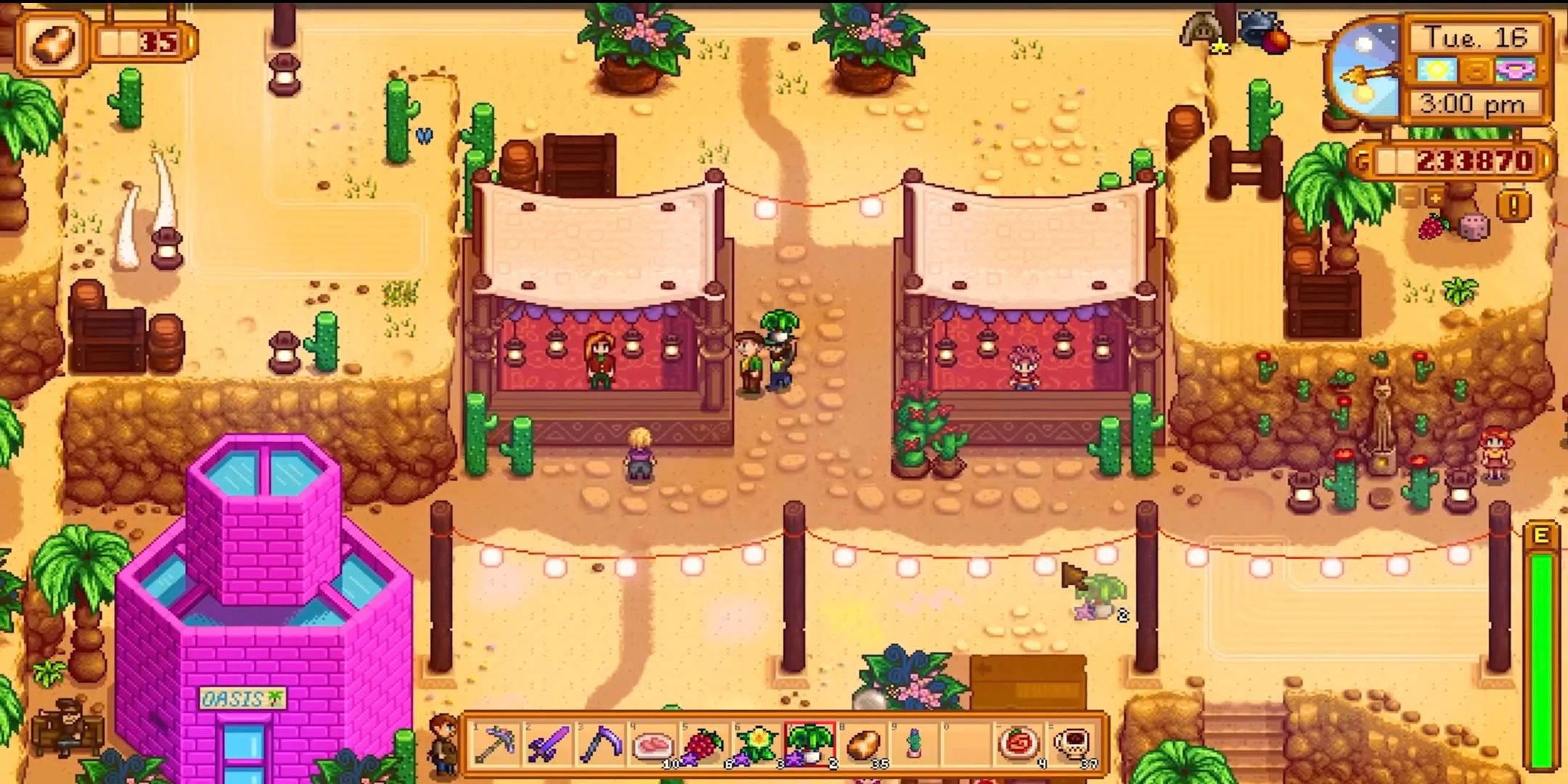Click the day-night clock dial face

(x=1365, y=71)
